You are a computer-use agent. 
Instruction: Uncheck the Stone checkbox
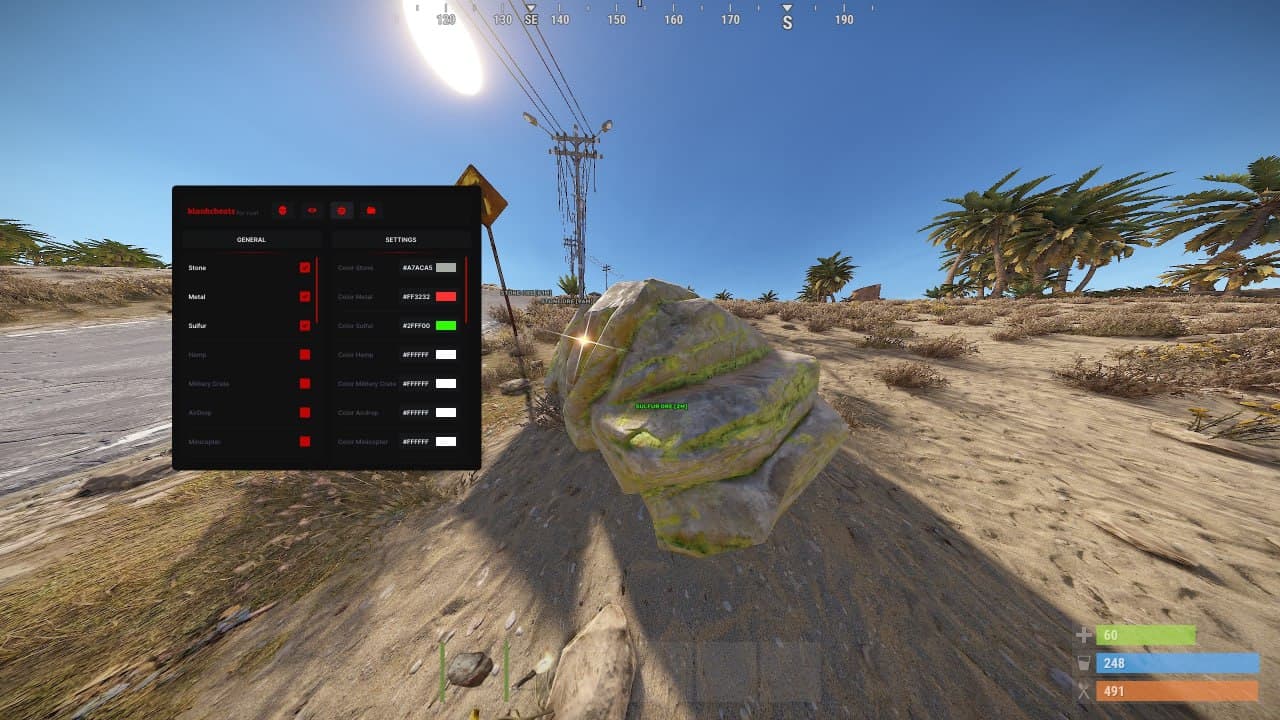[307, 267]
